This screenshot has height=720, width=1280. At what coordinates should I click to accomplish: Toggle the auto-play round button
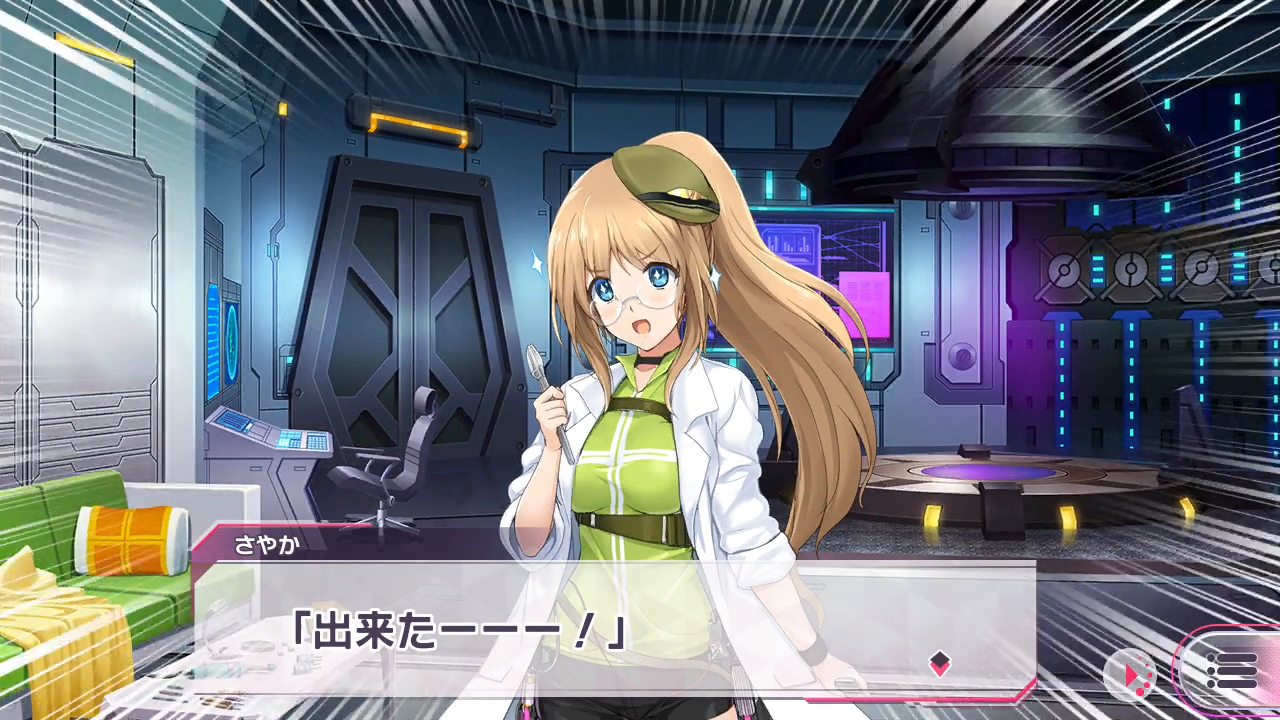click(1130, 674)
